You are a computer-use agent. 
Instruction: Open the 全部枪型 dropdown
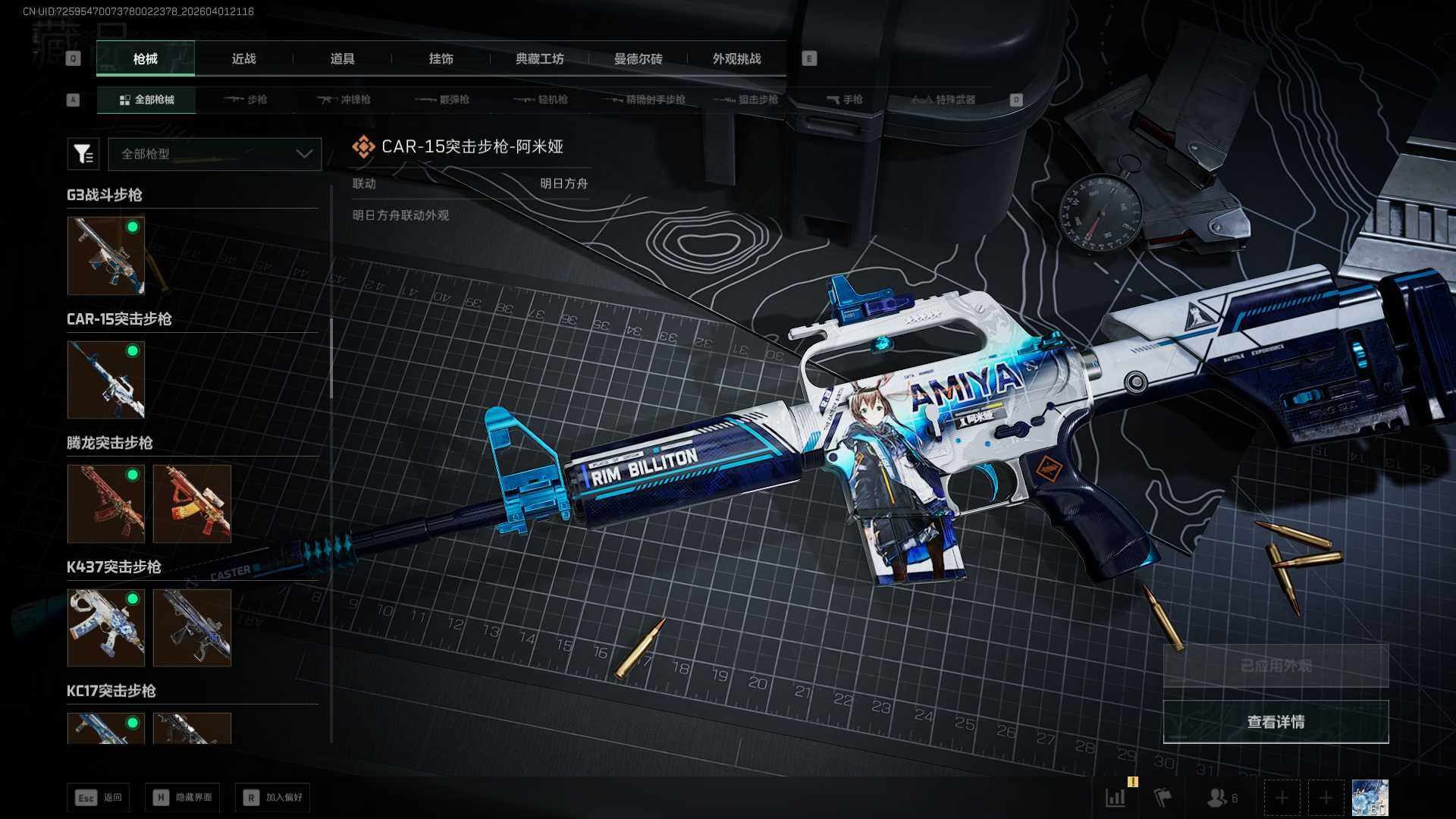pos(215,154)
